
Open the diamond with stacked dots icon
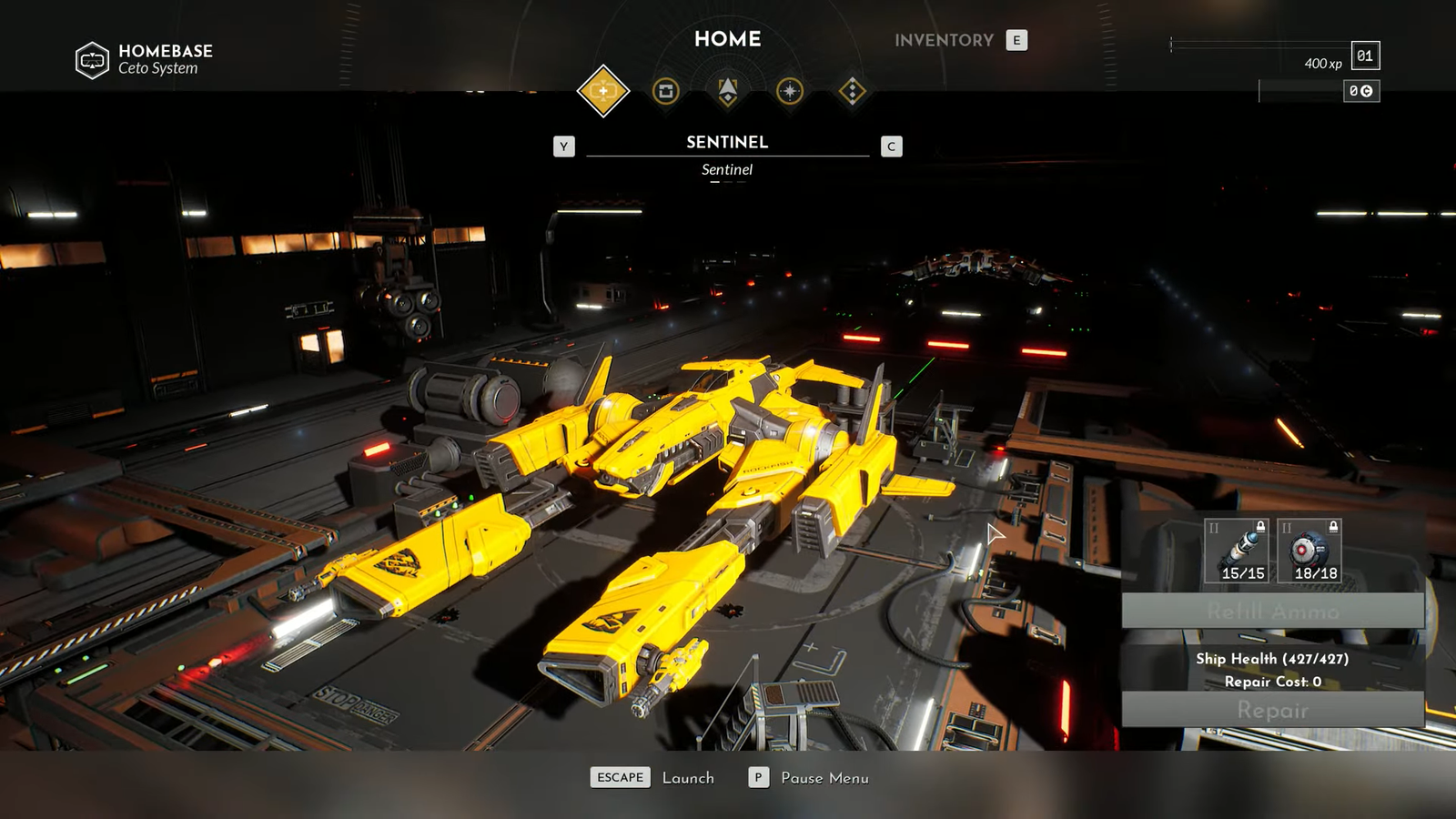[x=852, y=91]
